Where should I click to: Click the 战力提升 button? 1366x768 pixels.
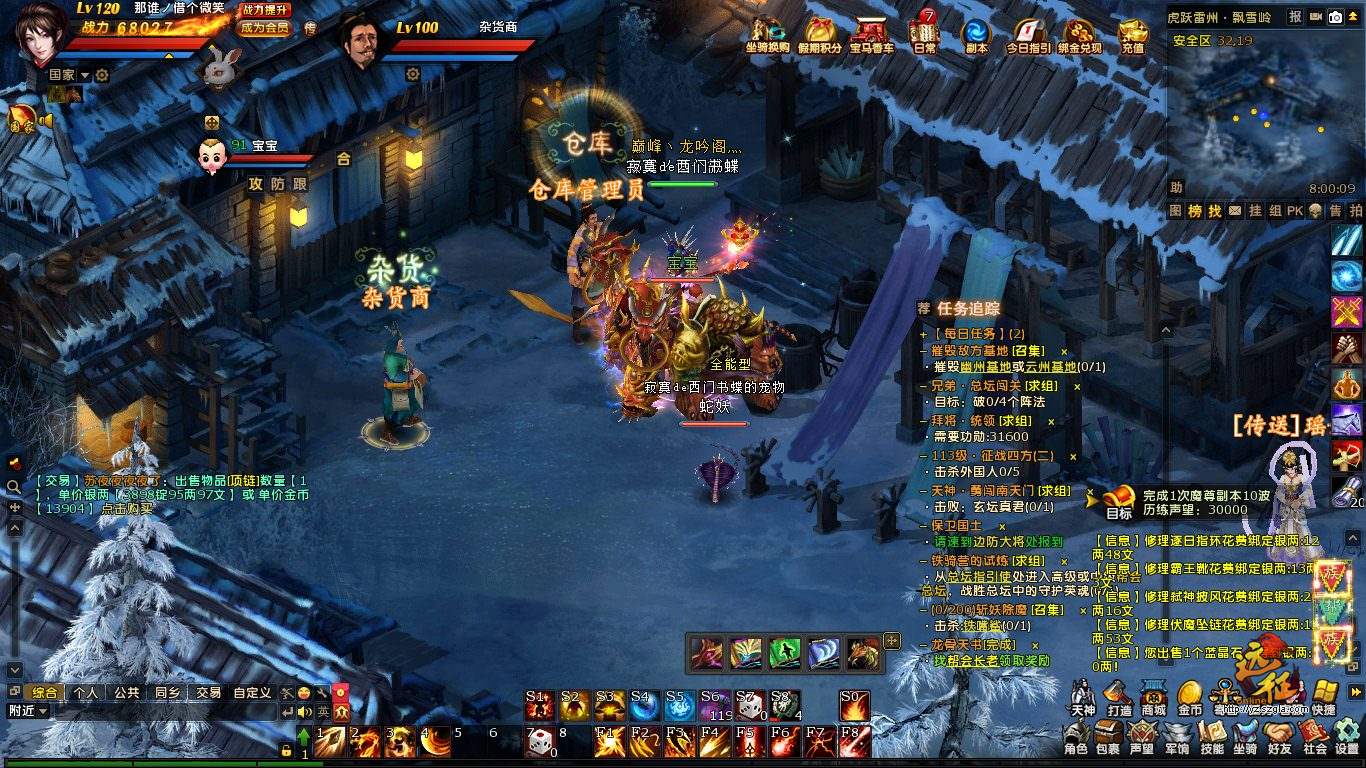(x=265, y=9)
